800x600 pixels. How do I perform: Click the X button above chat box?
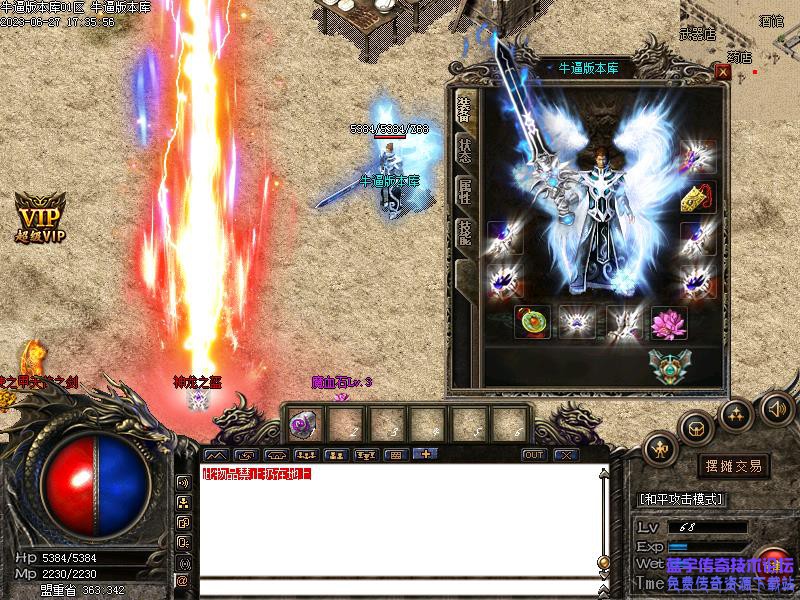(x=565, y=455)
